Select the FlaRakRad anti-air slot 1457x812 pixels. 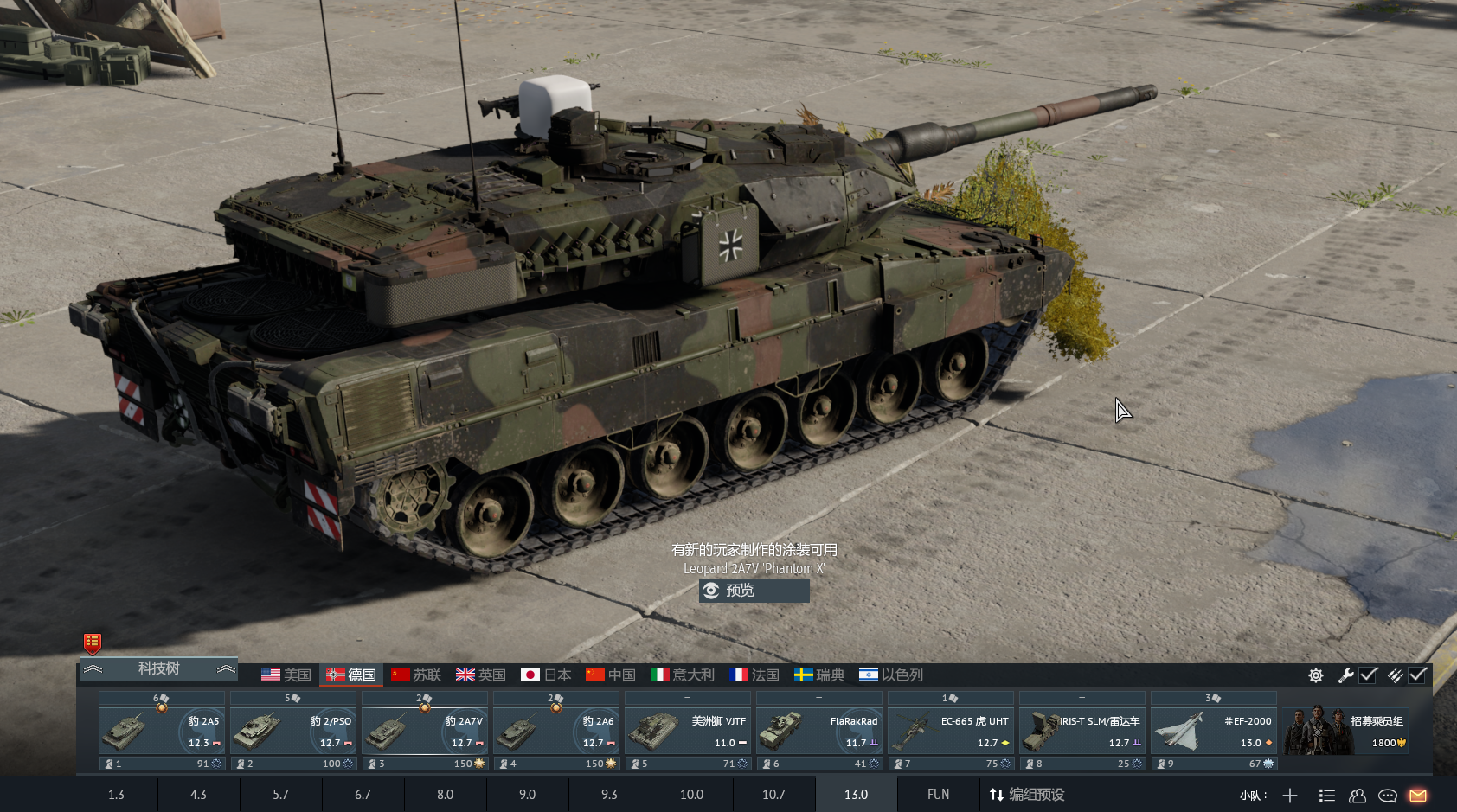[819, 731]
